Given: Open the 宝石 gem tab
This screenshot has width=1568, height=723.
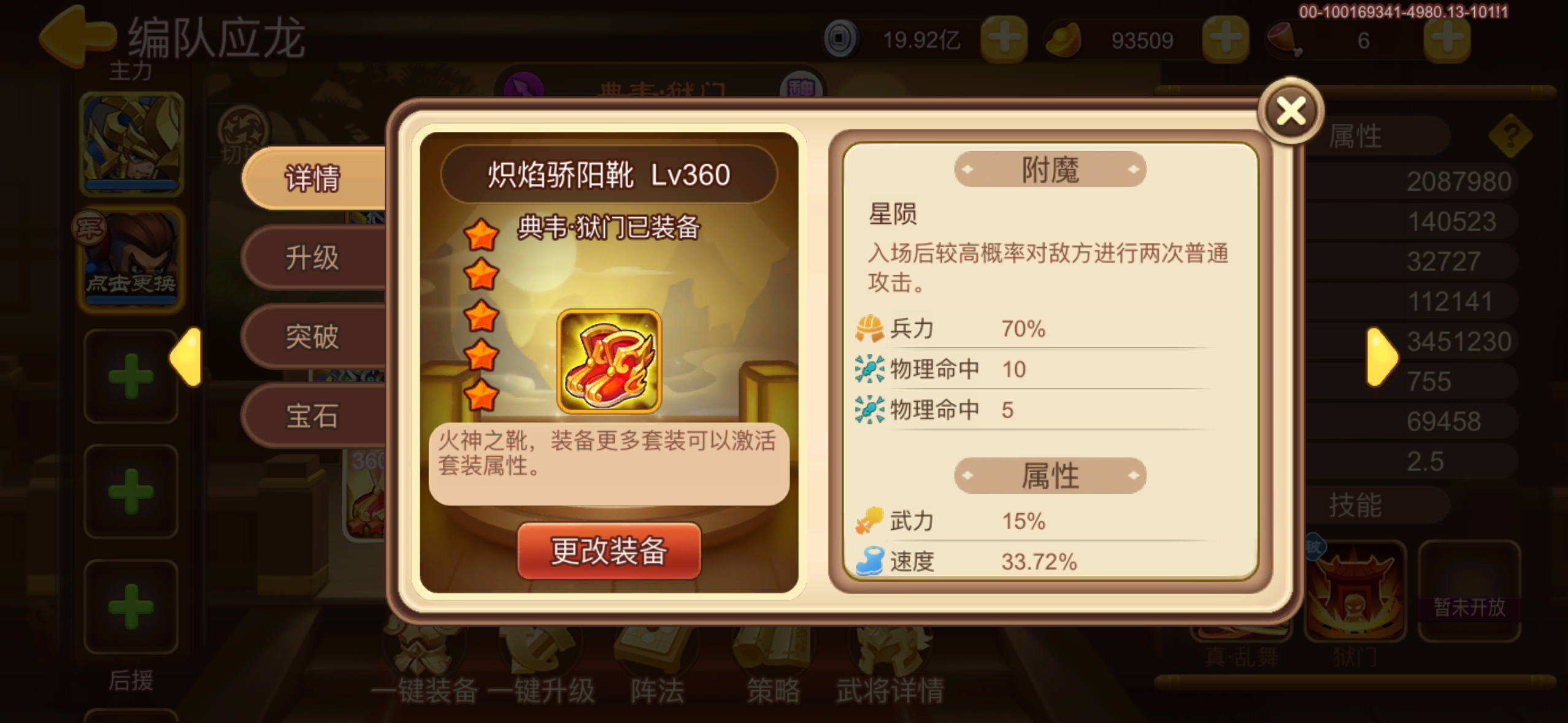Looking at the screenshot, I should point(314,414).
